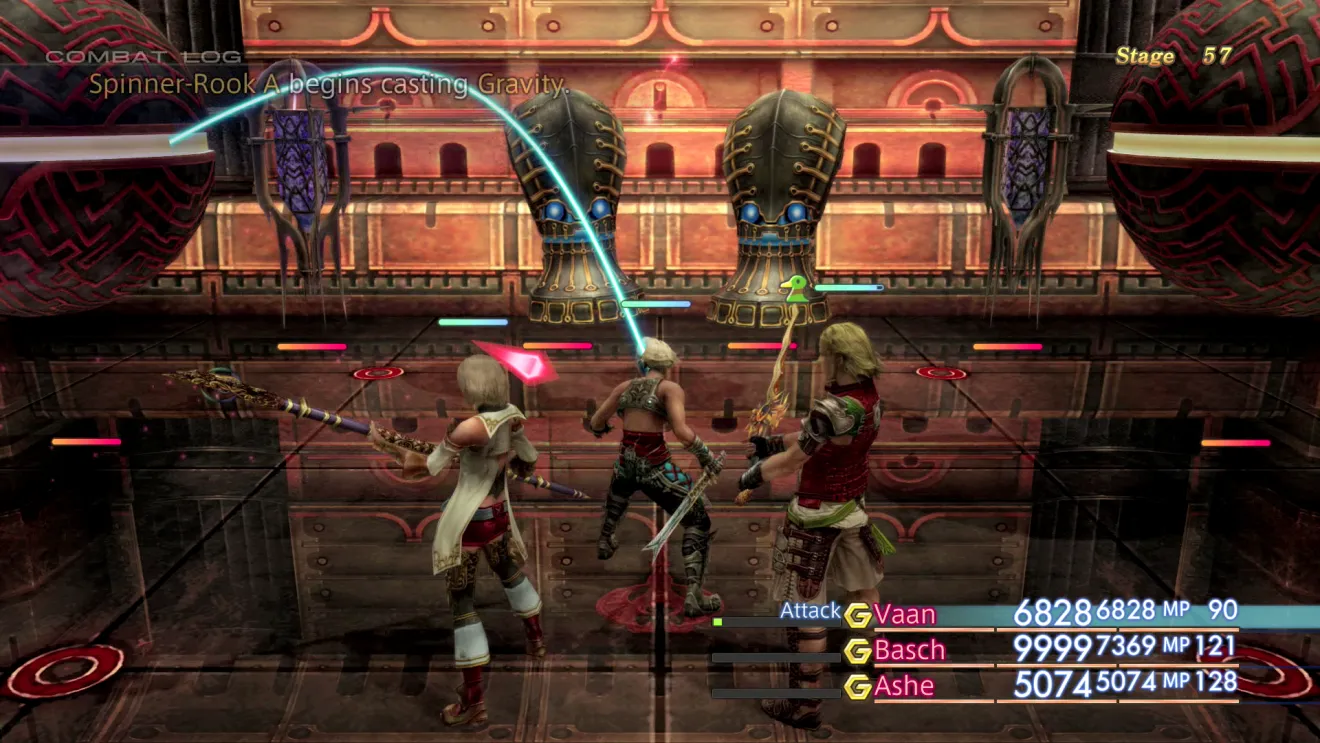Toggle the gambit icon beside Ashe
This screenshot has width=1320, height=743.
857,687
